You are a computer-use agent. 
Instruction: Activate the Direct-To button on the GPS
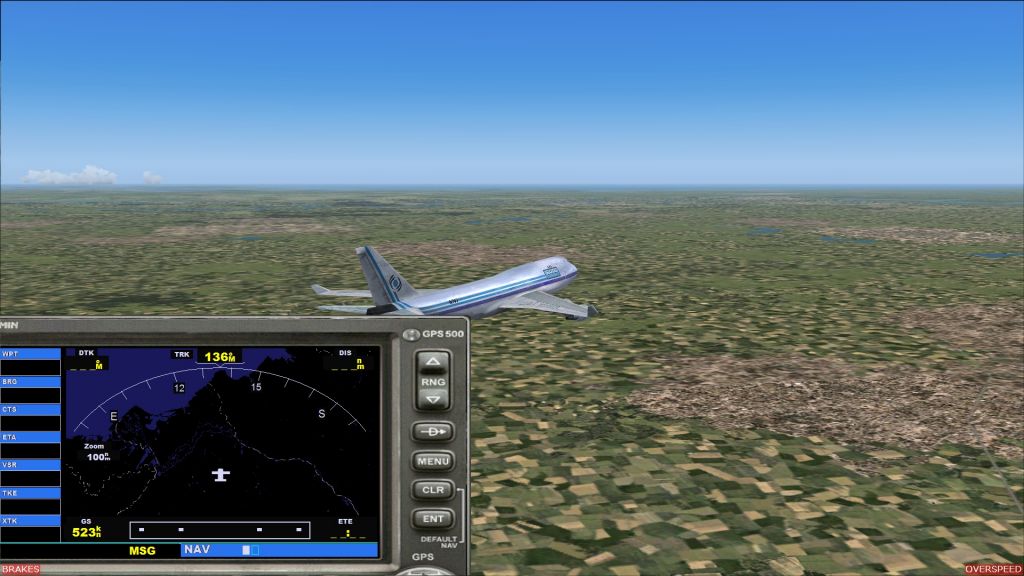coord(432,432)
